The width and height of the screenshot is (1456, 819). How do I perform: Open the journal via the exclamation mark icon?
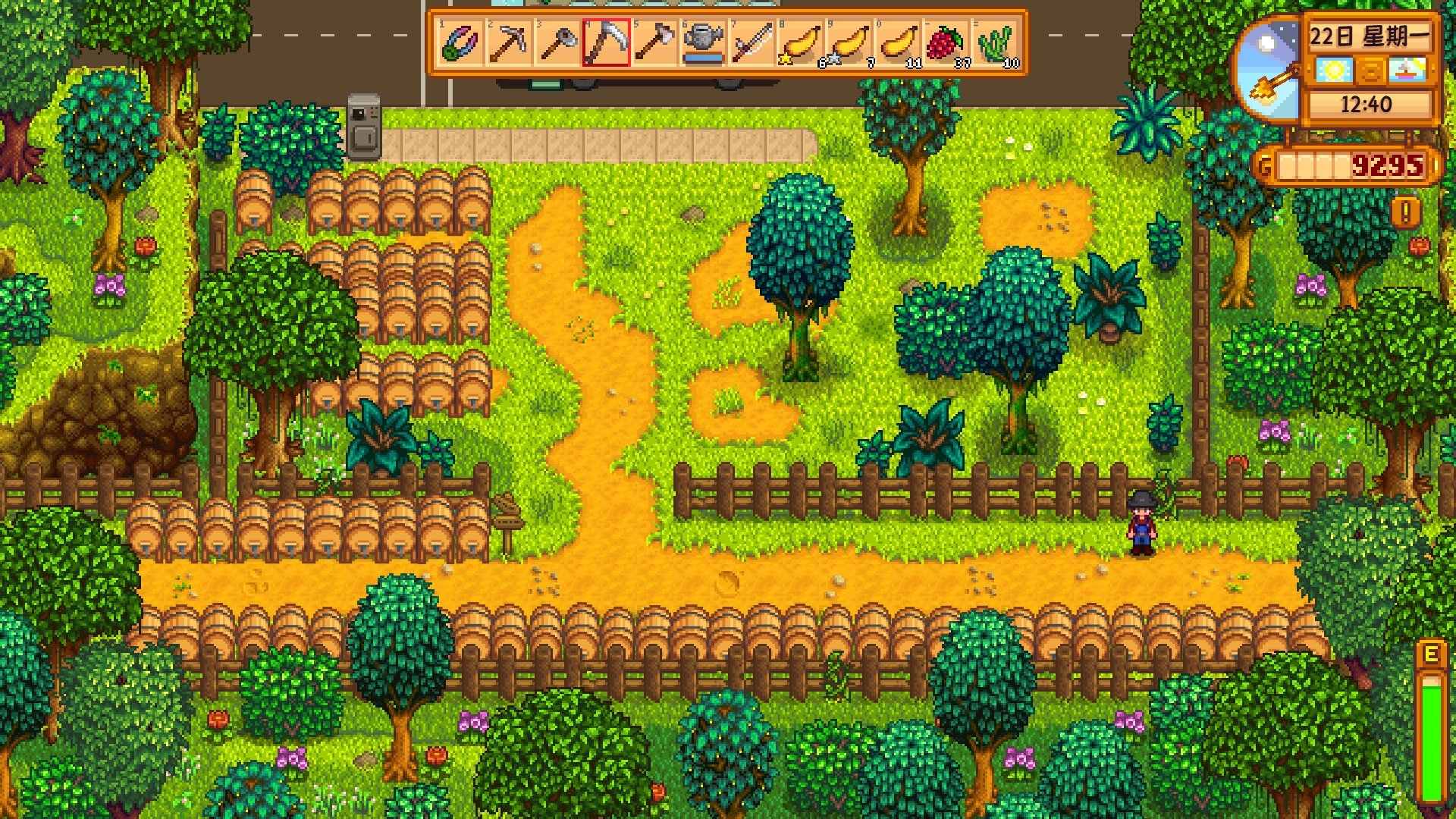[x=1406, y=213]
